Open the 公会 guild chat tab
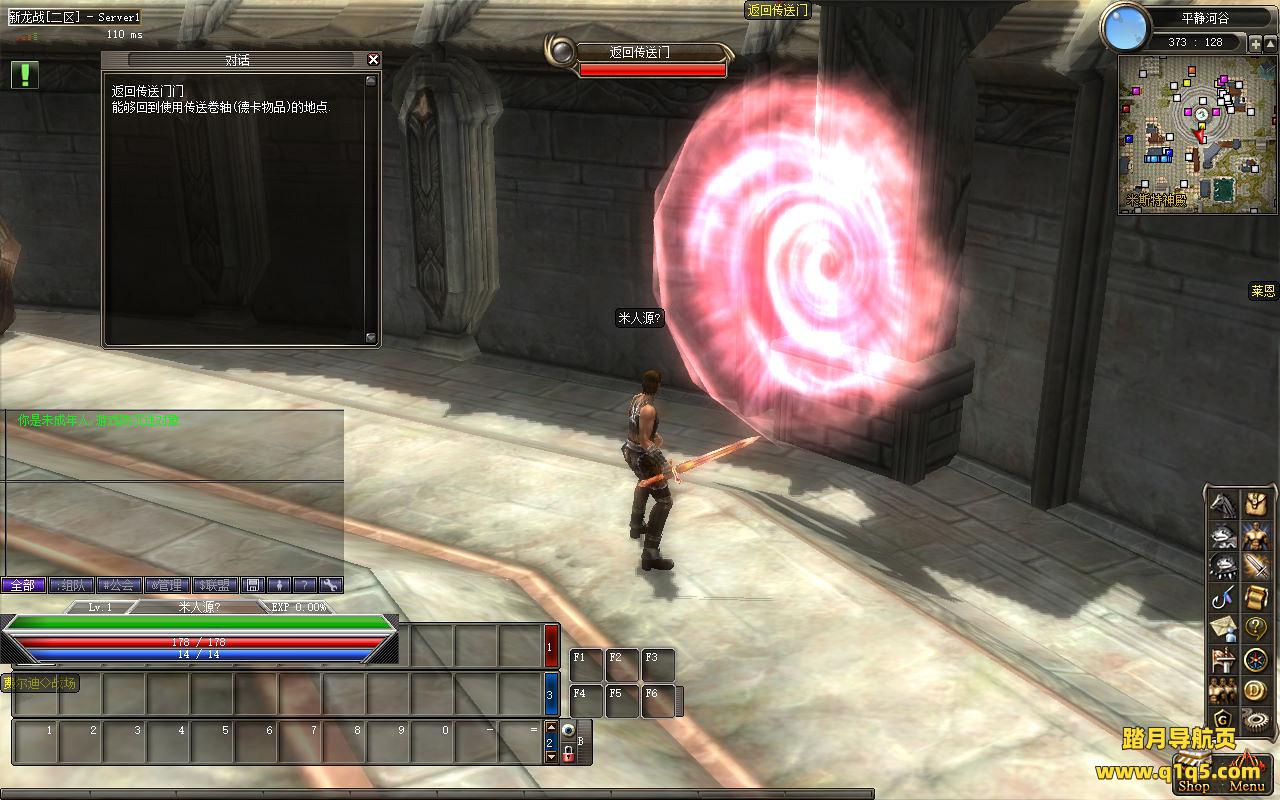Image resolution: width=1280 pixels, height=800 pixels. 119,585
